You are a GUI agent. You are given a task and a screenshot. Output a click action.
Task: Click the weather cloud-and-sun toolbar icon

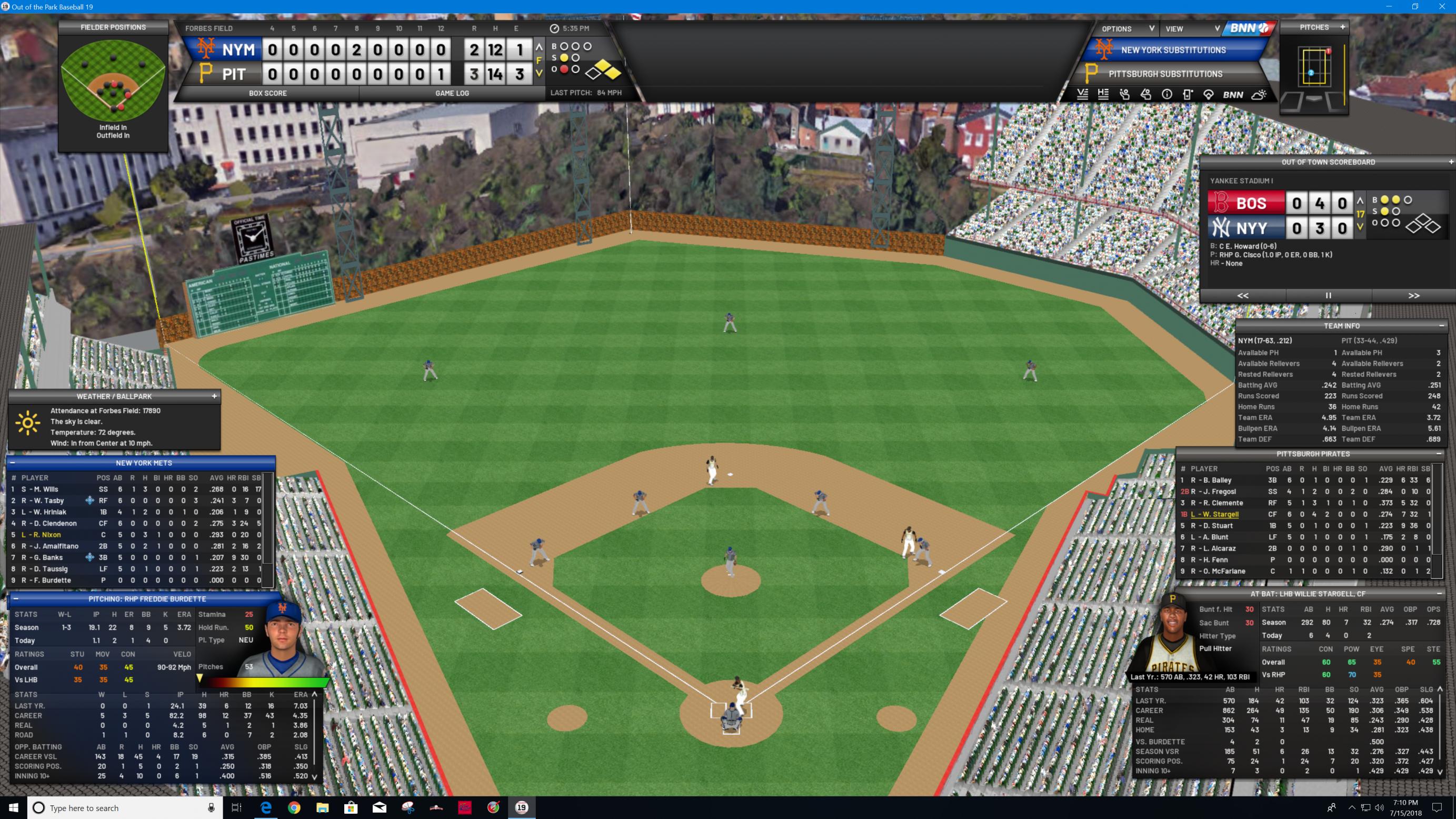click(1259, 95)
